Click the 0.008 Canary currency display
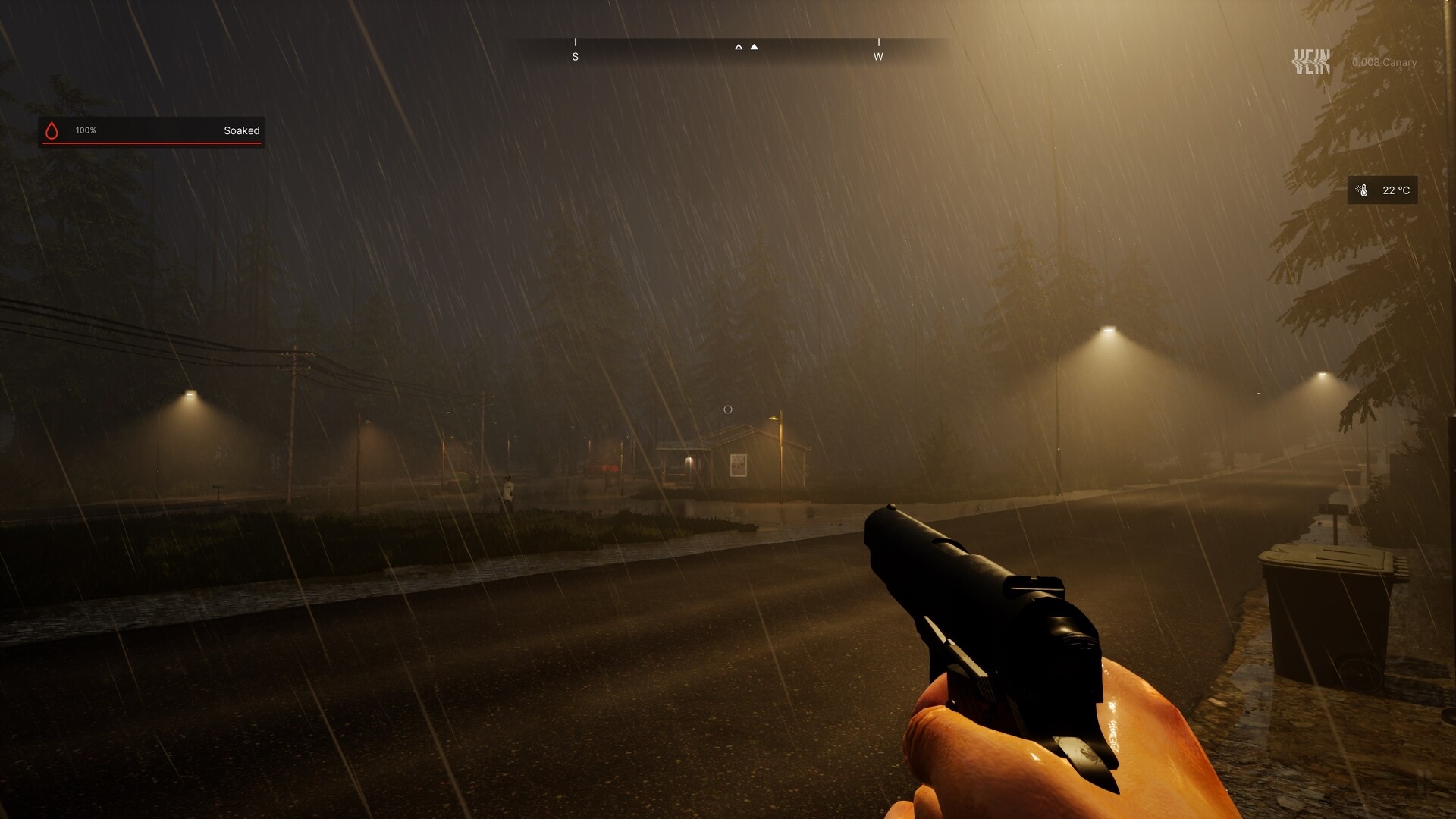Image resolution: width=1456 pixels, height=819 pixels. (x=1383, y=63)
